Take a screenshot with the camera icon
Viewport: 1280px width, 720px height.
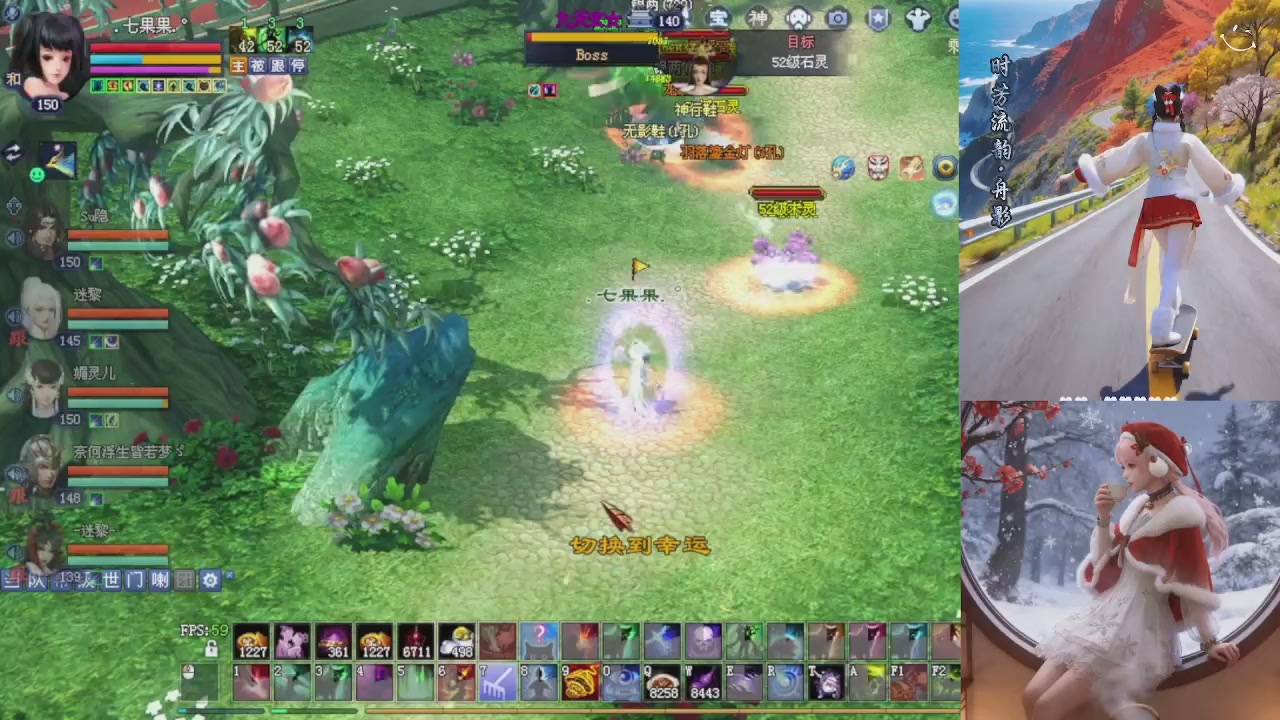click(x=837, y=18)
